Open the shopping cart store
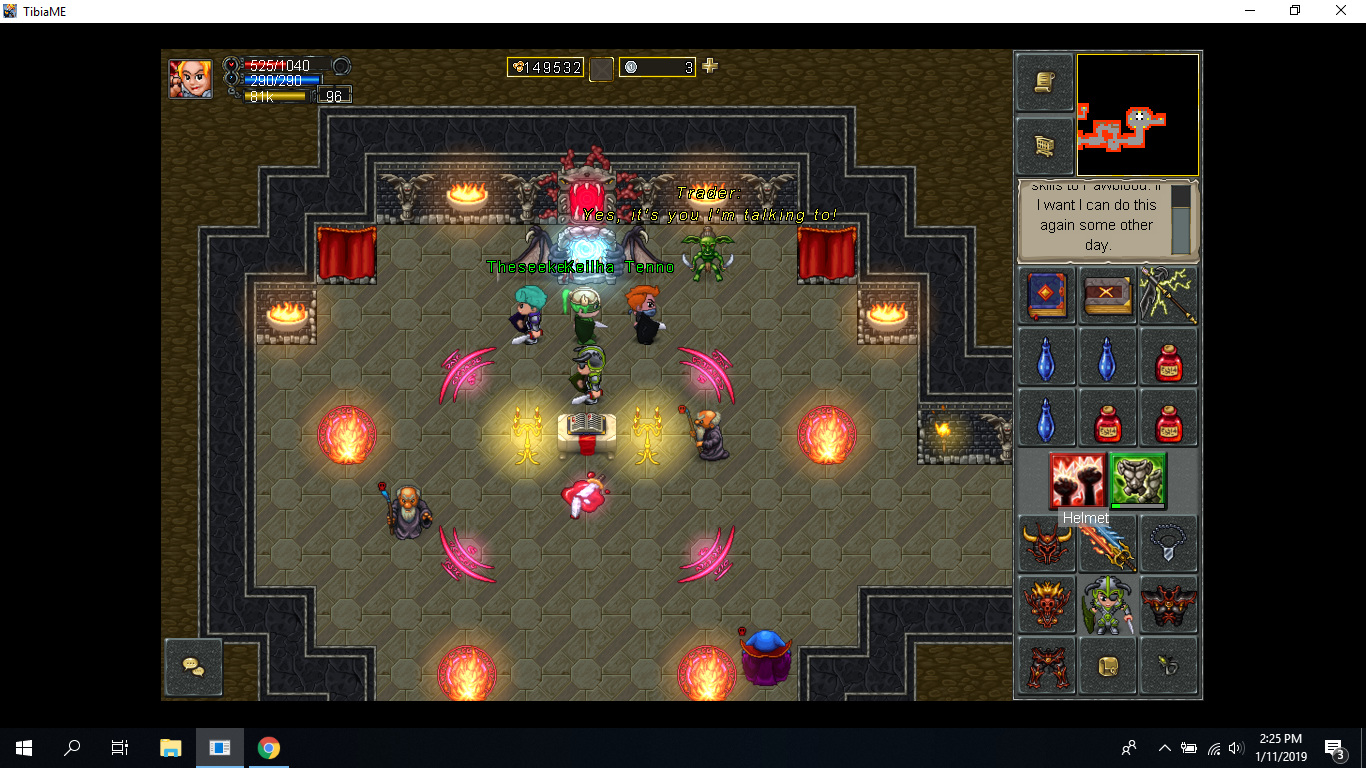1366x768 pixels. click(x=1045, y=146)
